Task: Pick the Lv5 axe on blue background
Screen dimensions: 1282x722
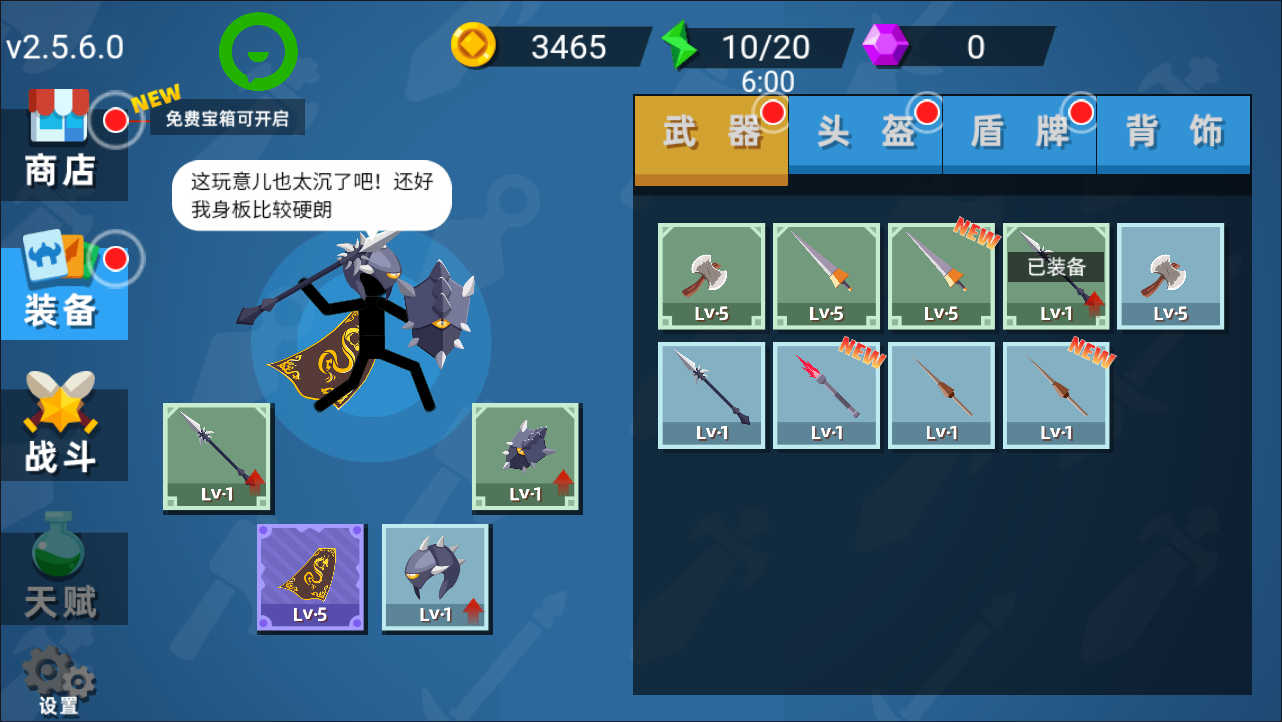Action: (x=1170, y=276)
